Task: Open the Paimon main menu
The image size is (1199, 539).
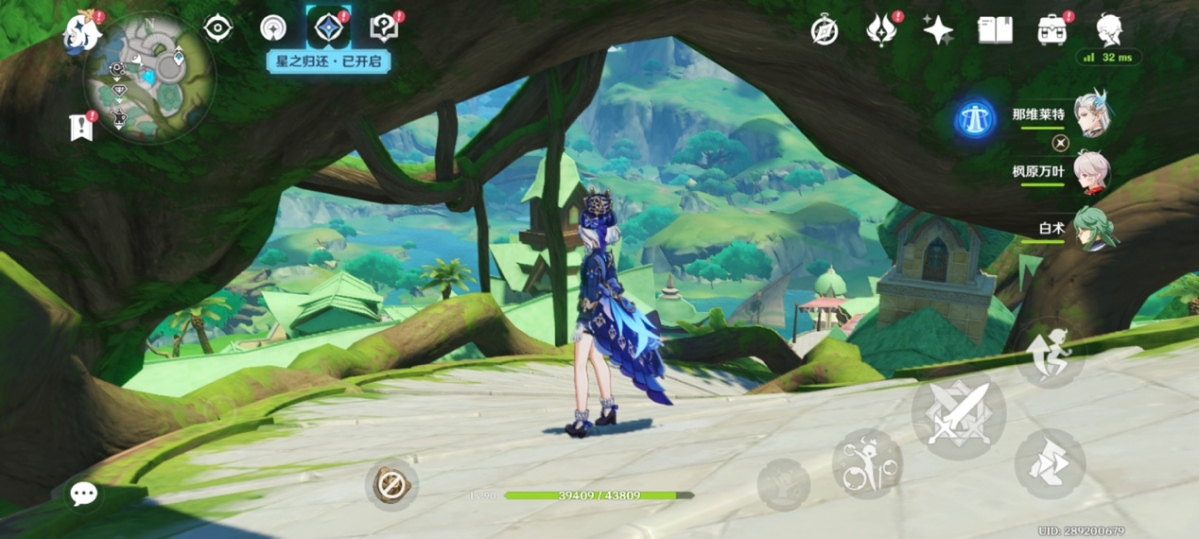Action: [x=82, y=31]
